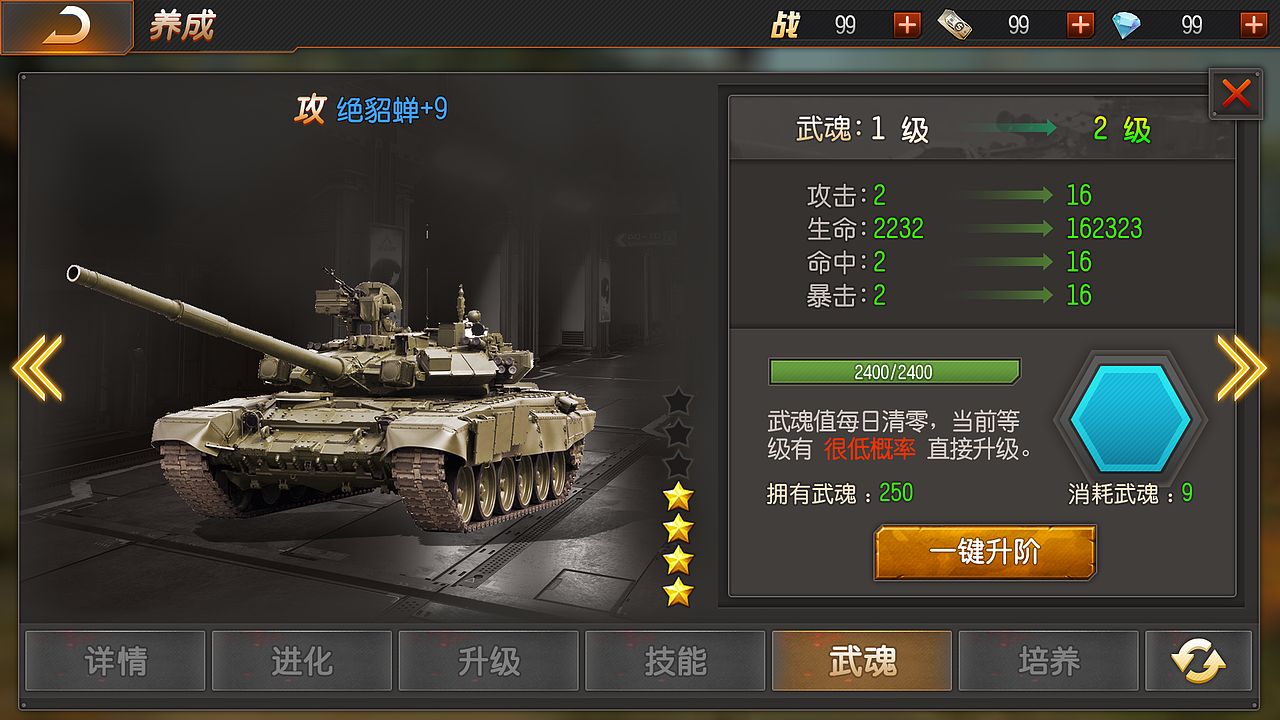The width and height of the screenshot is (1280, 720).
Task: Switch to the 进化 tab
Action: tap(302, 661)
